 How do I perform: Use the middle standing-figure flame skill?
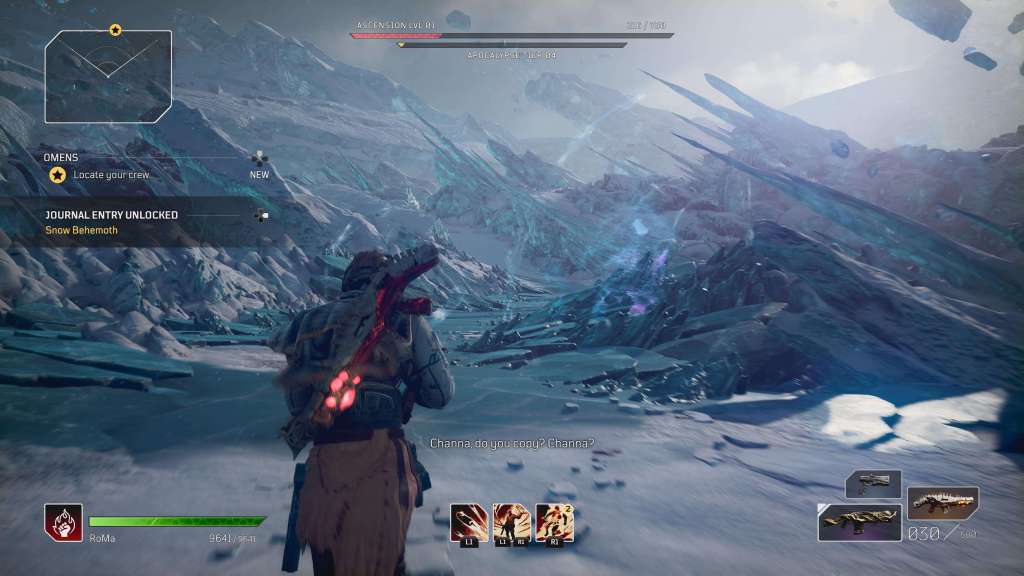pos(511,521)
